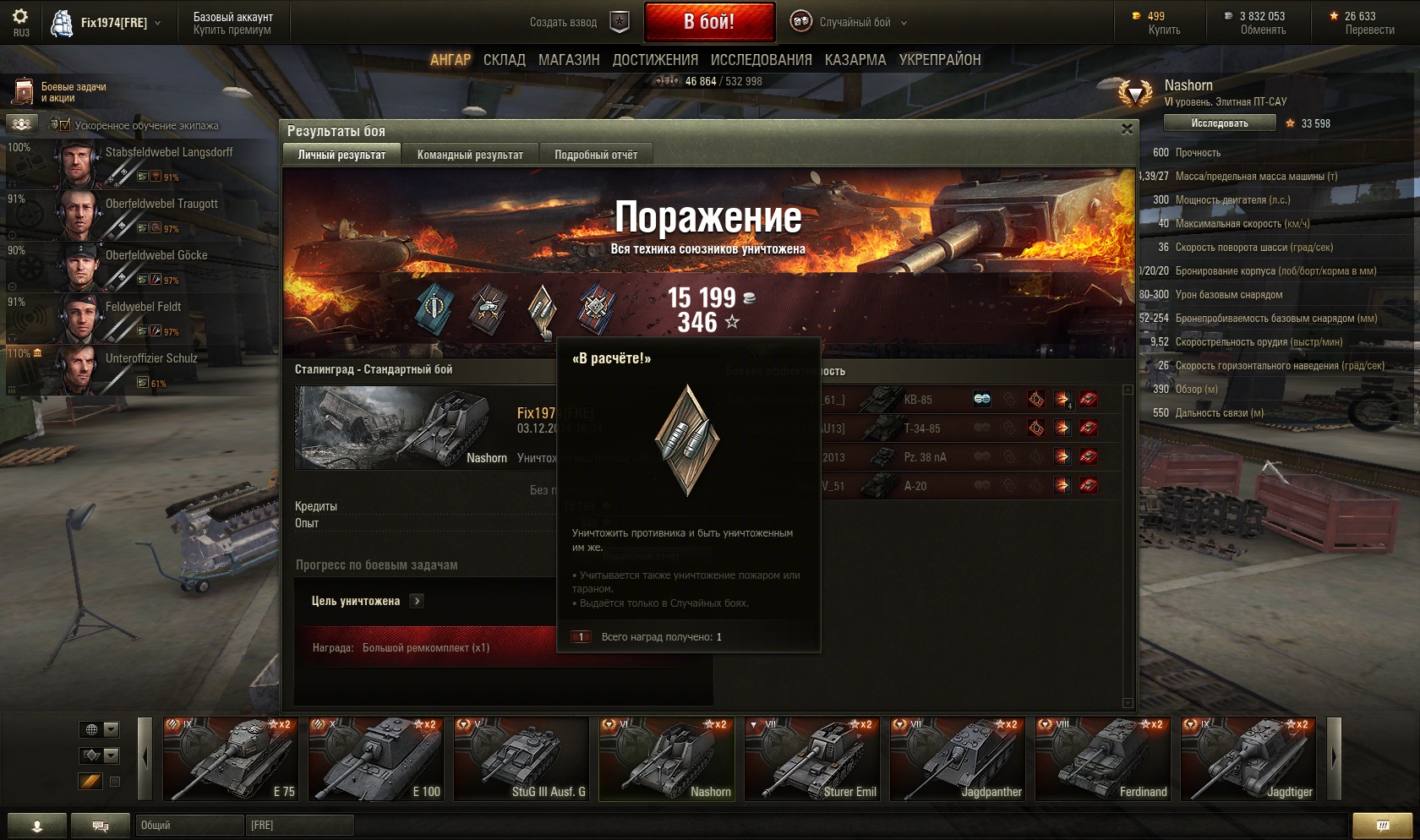
Task: Open the Подробный отчёт tab
Action: tap(596, 155)
